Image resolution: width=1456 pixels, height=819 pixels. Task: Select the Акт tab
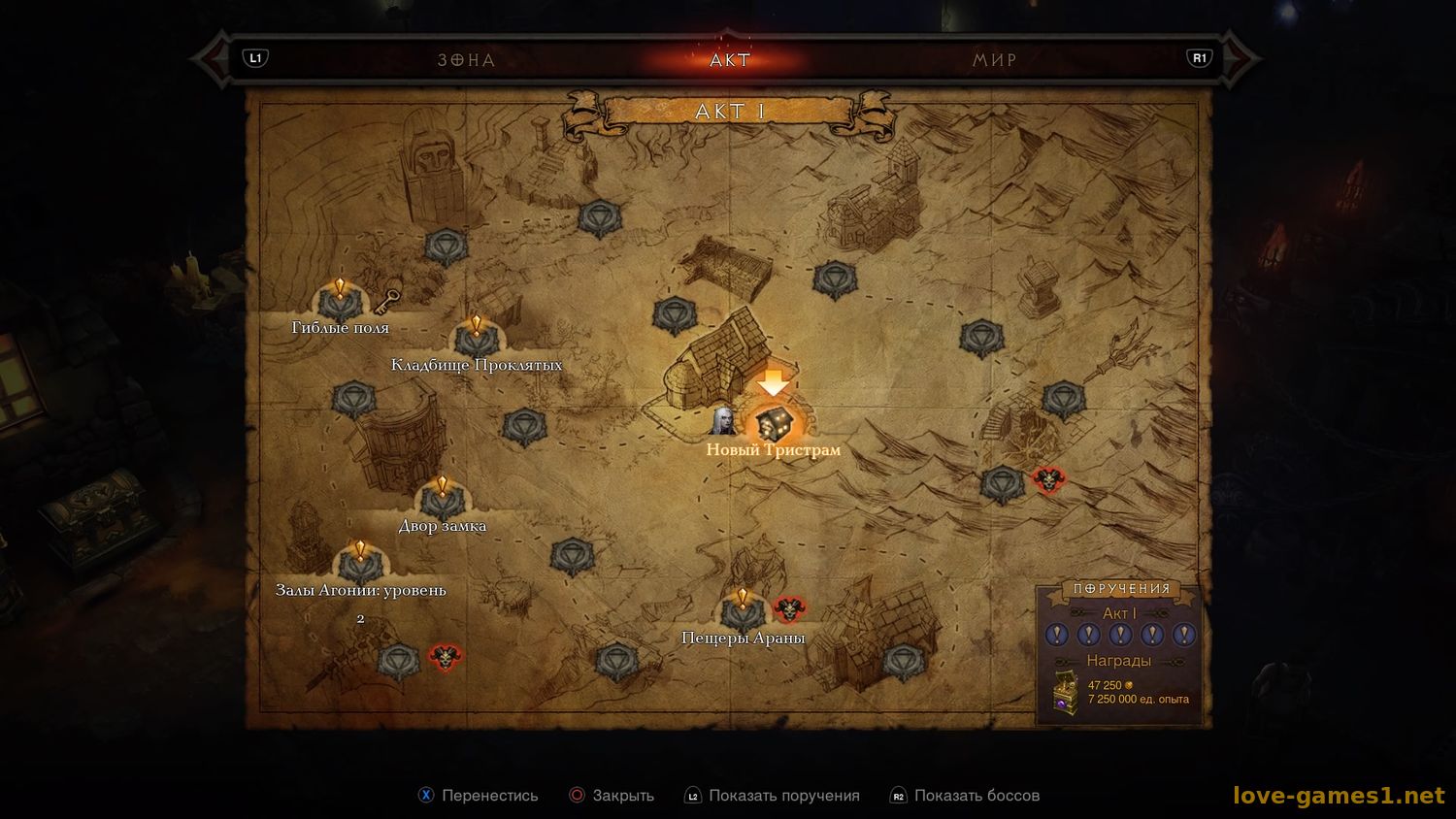[730, 60]
